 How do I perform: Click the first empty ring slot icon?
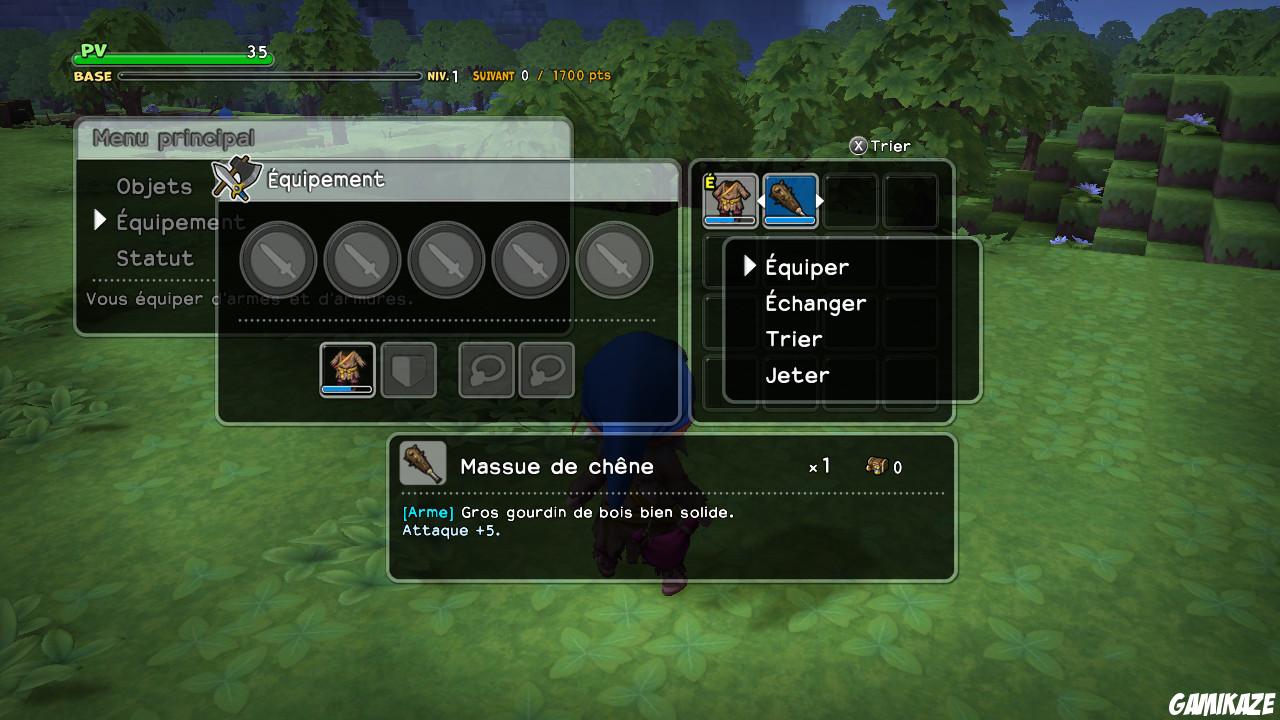[x=486, y=368]
